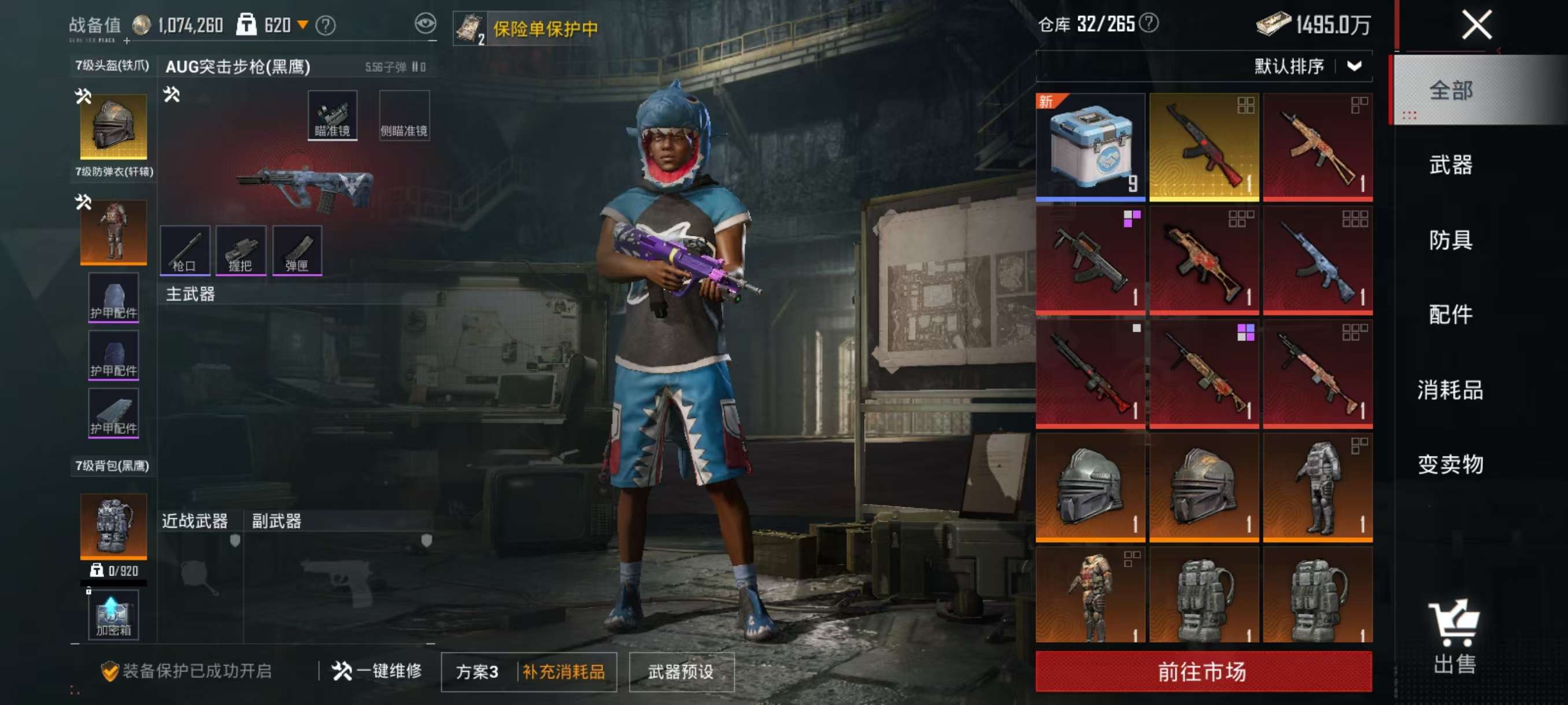This screenshot has height=705, width=1568.
Task: Select the equipped level 7 helmet
Action: pos(113,126)
